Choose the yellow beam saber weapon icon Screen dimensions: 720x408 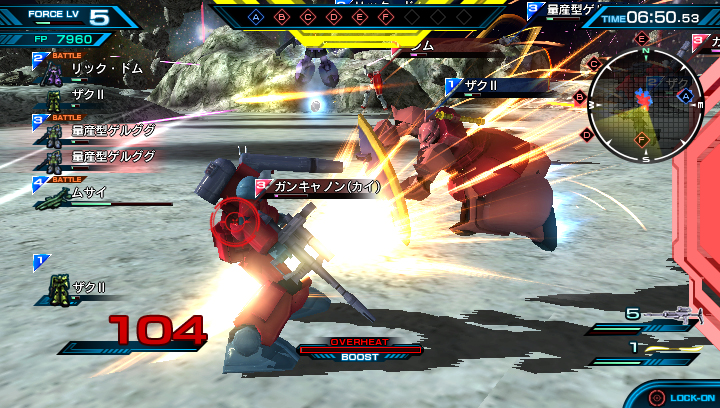(670, 349)
